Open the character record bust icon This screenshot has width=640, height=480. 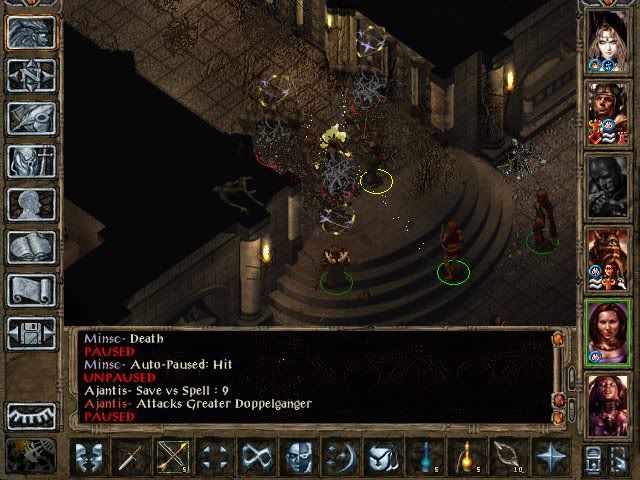(30, 204)
